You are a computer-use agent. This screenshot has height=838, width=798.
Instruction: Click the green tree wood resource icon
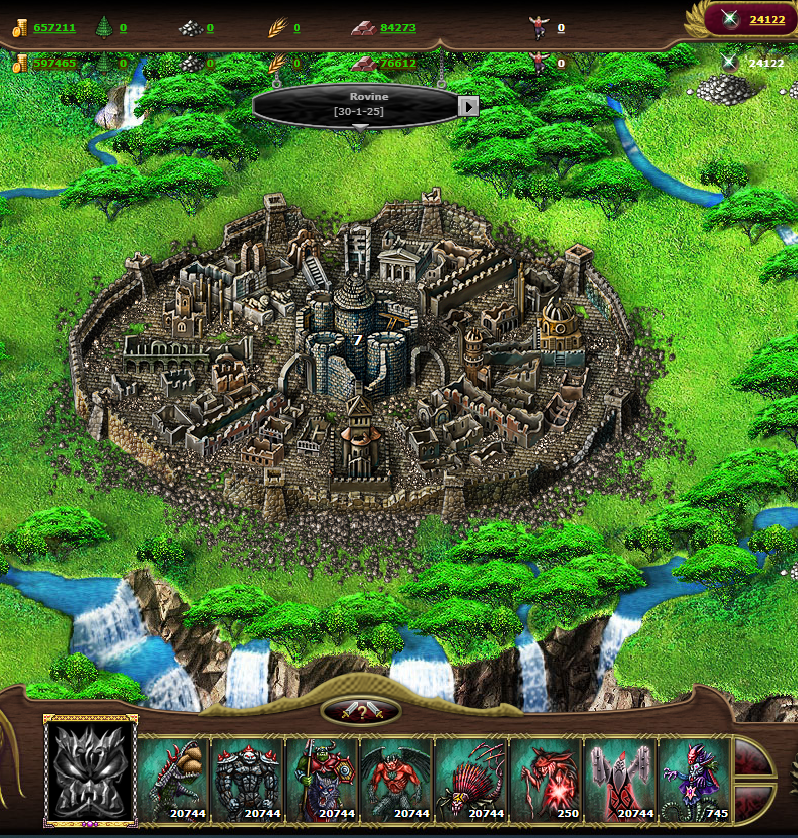(x=104, y=28)
